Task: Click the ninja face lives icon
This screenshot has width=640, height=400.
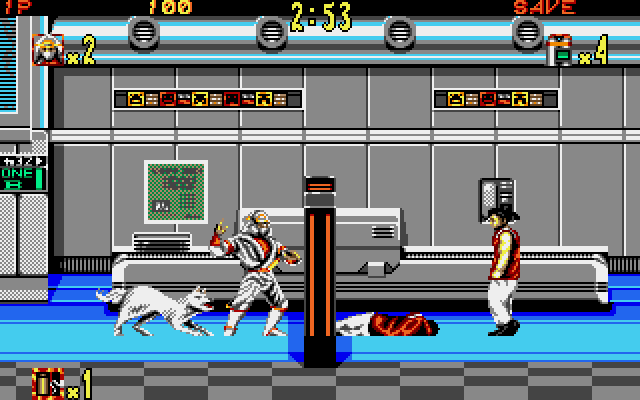Action: [x=48, y=49]
